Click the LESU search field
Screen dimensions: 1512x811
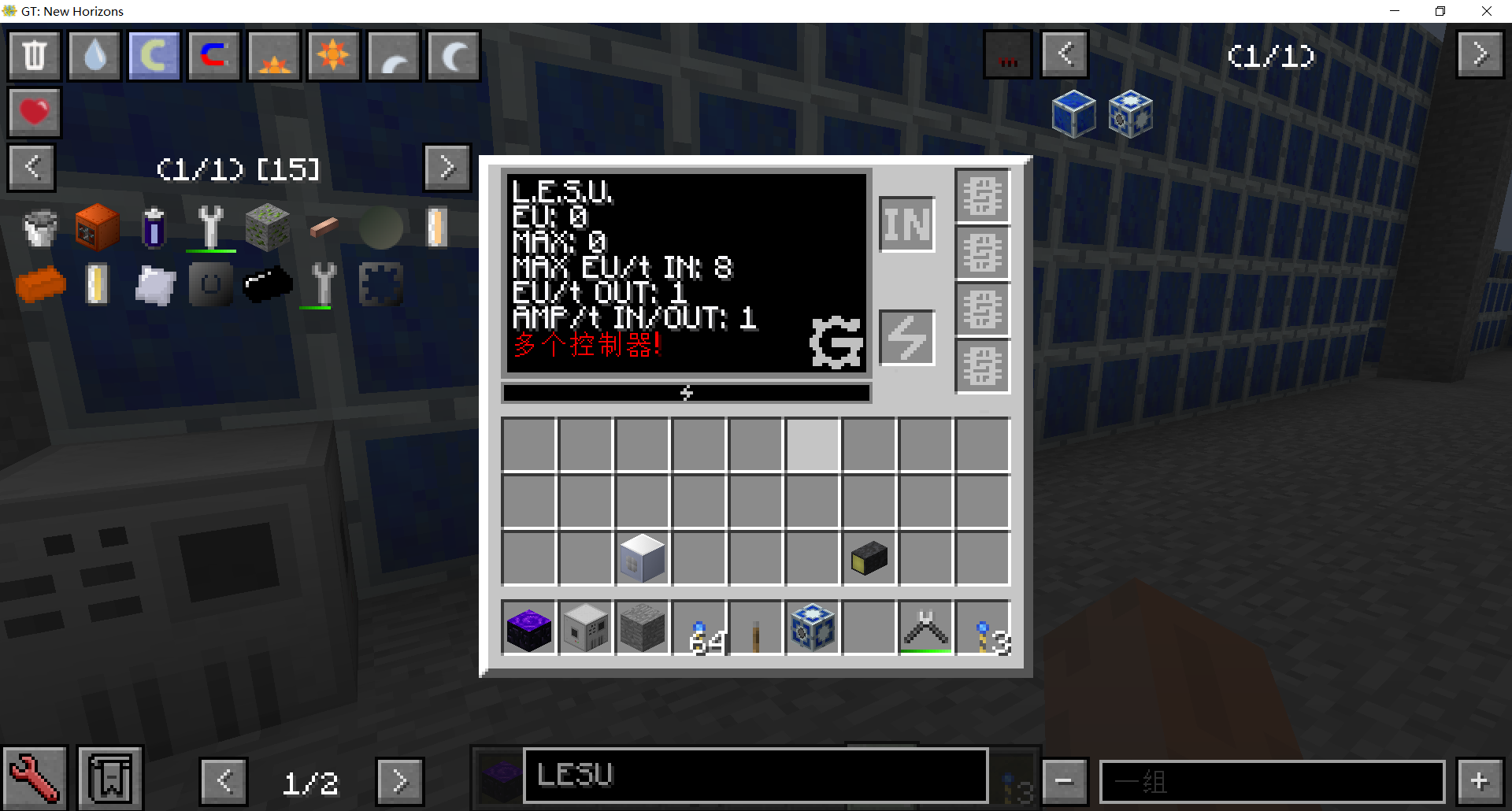pos(754,776)
